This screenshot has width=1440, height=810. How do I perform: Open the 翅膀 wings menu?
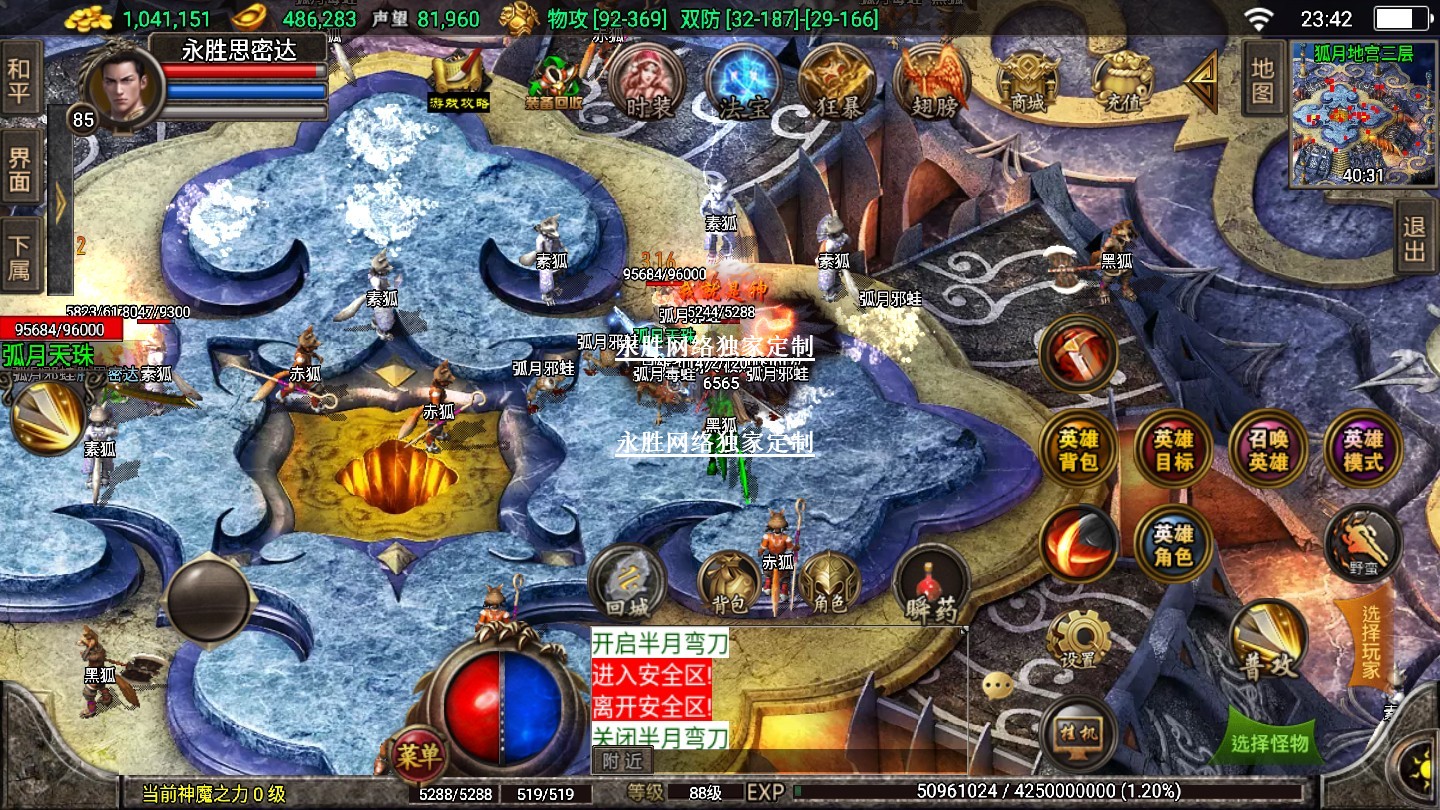(932, 82)
